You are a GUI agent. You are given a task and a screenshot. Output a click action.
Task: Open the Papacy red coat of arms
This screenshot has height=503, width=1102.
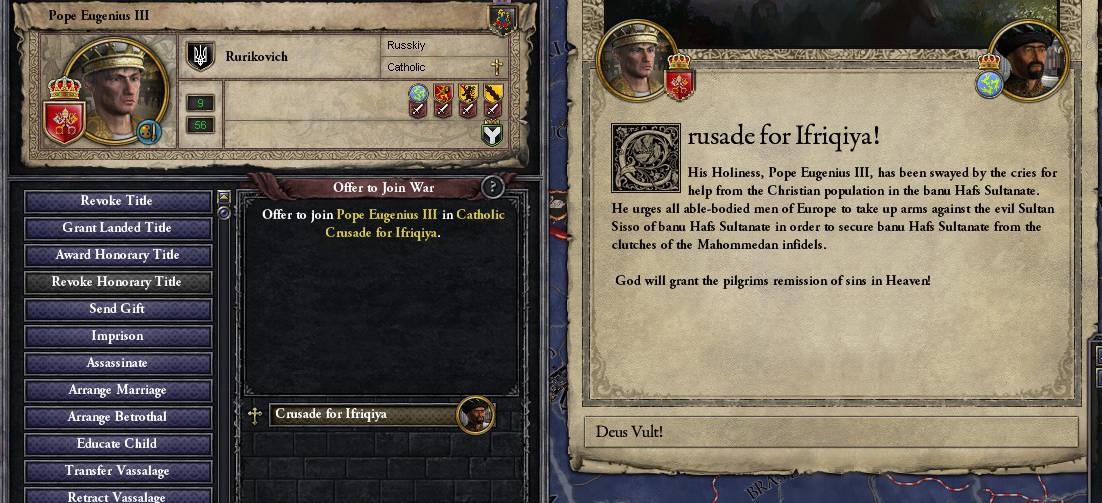(62, 122)
